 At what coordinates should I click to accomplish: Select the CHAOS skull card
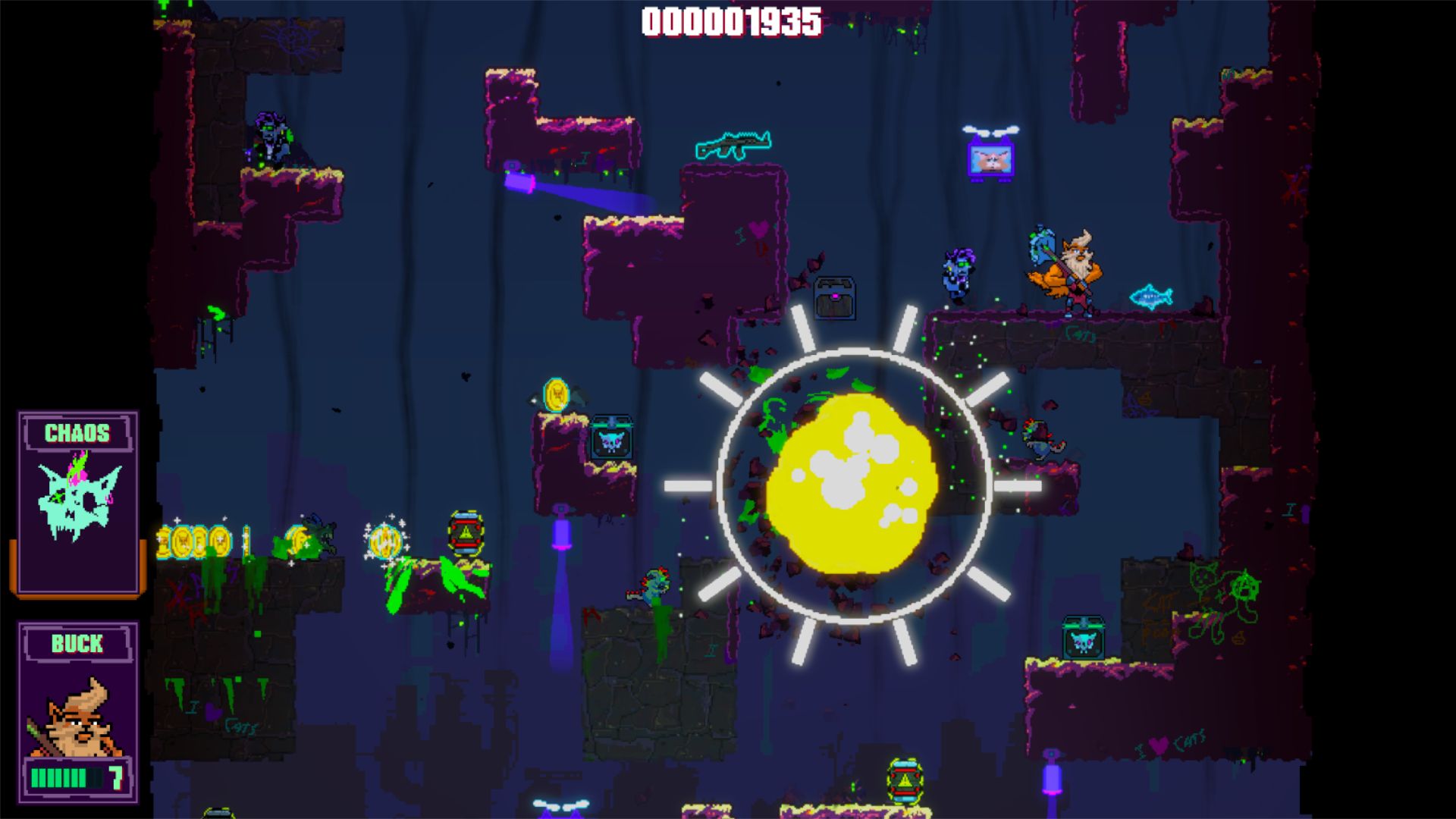pyautogui.click(x=78, y=502)
